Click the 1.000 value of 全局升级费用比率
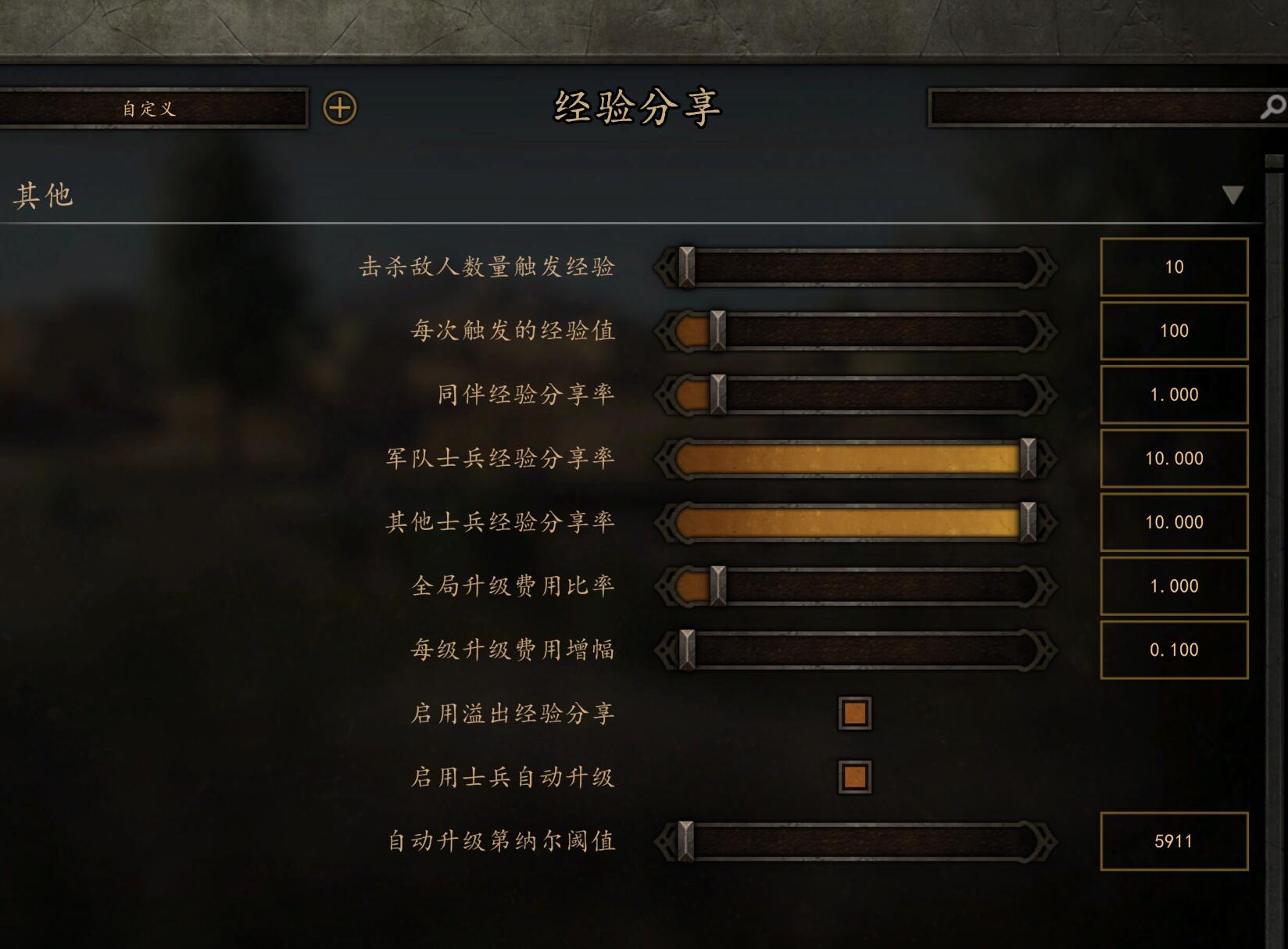The height and width of the screenshot is (949, 1288). point(1173,586)
